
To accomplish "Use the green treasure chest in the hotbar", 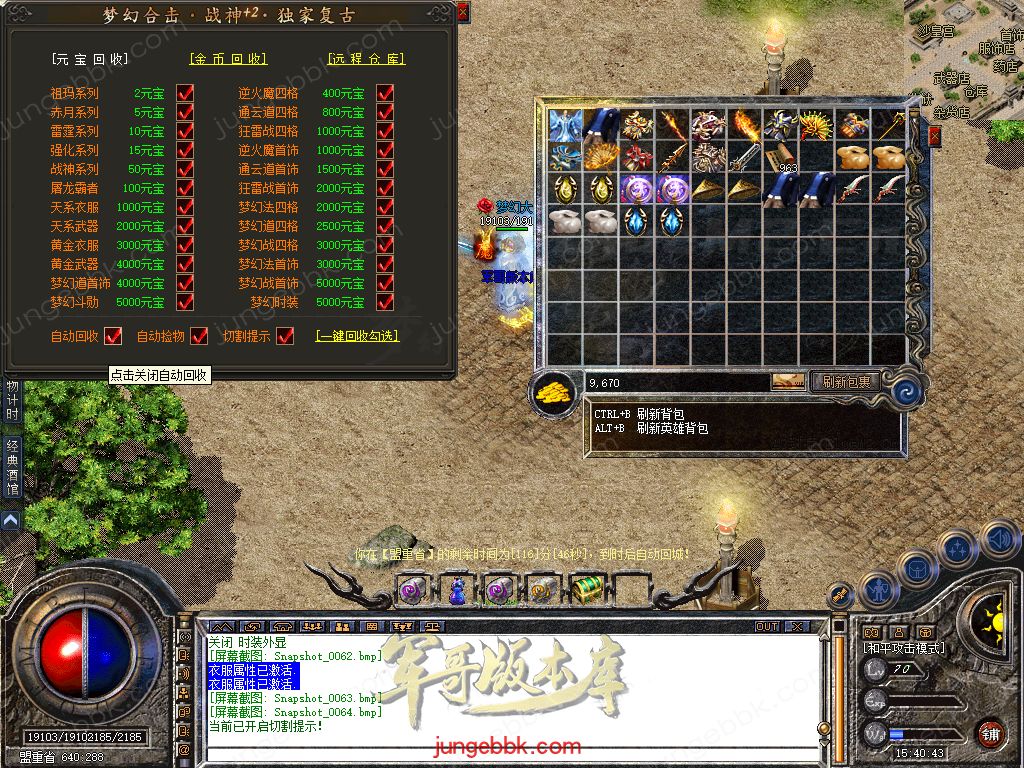I will (585, 590).
